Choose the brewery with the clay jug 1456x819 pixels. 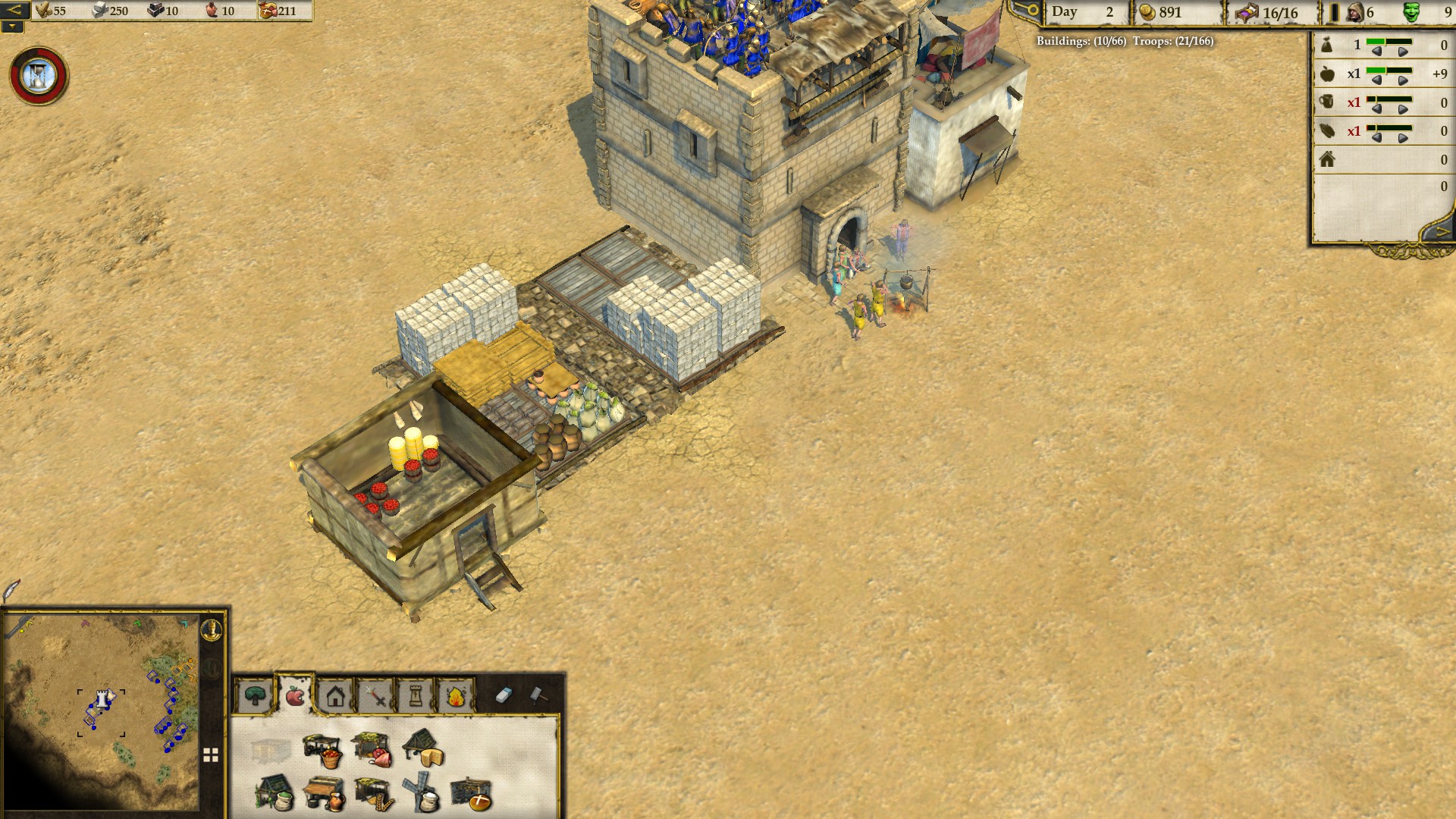[324, 795]
